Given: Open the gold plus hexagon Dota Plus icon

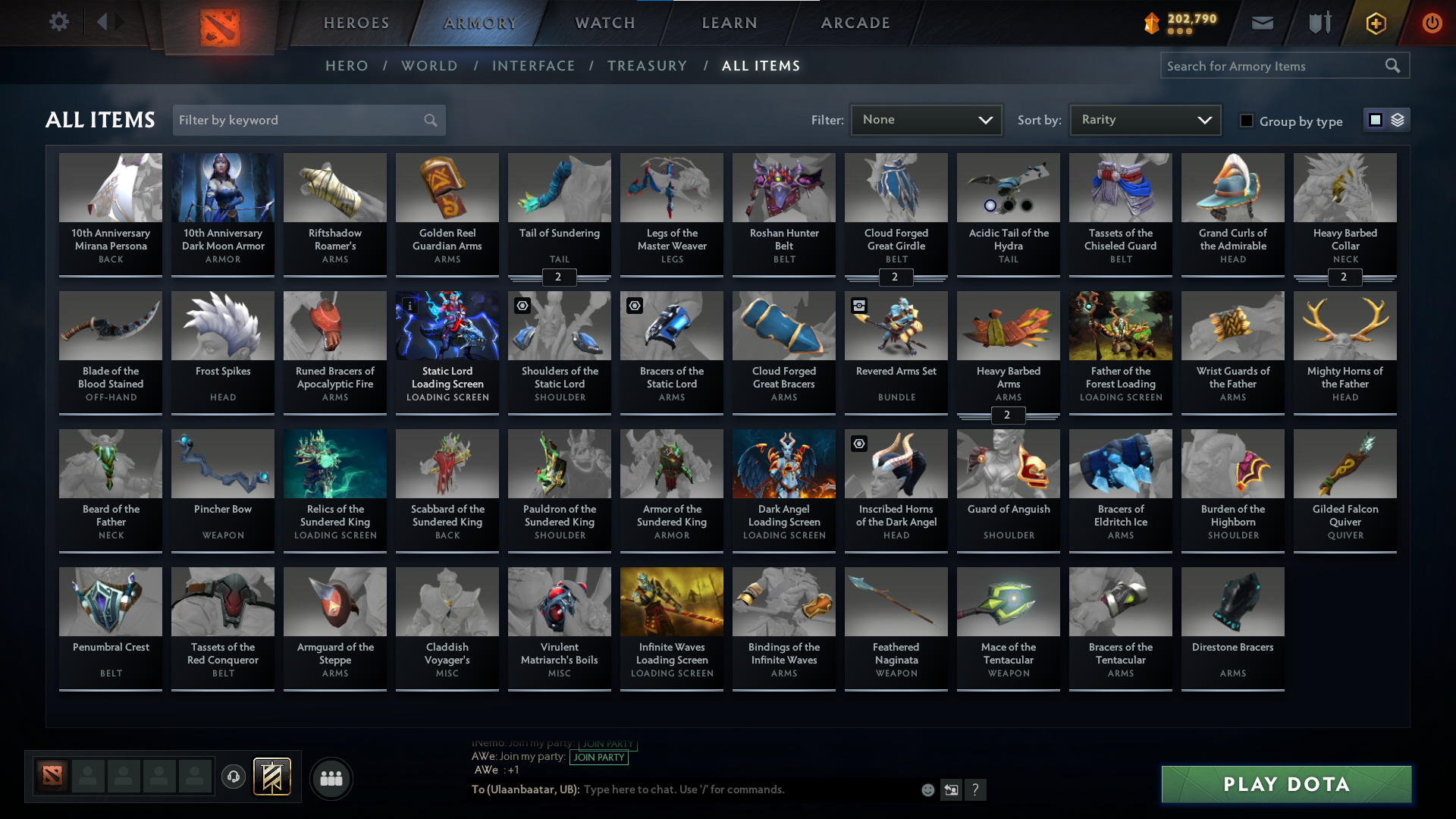Looking at the screenshot, I should 1375,23.
